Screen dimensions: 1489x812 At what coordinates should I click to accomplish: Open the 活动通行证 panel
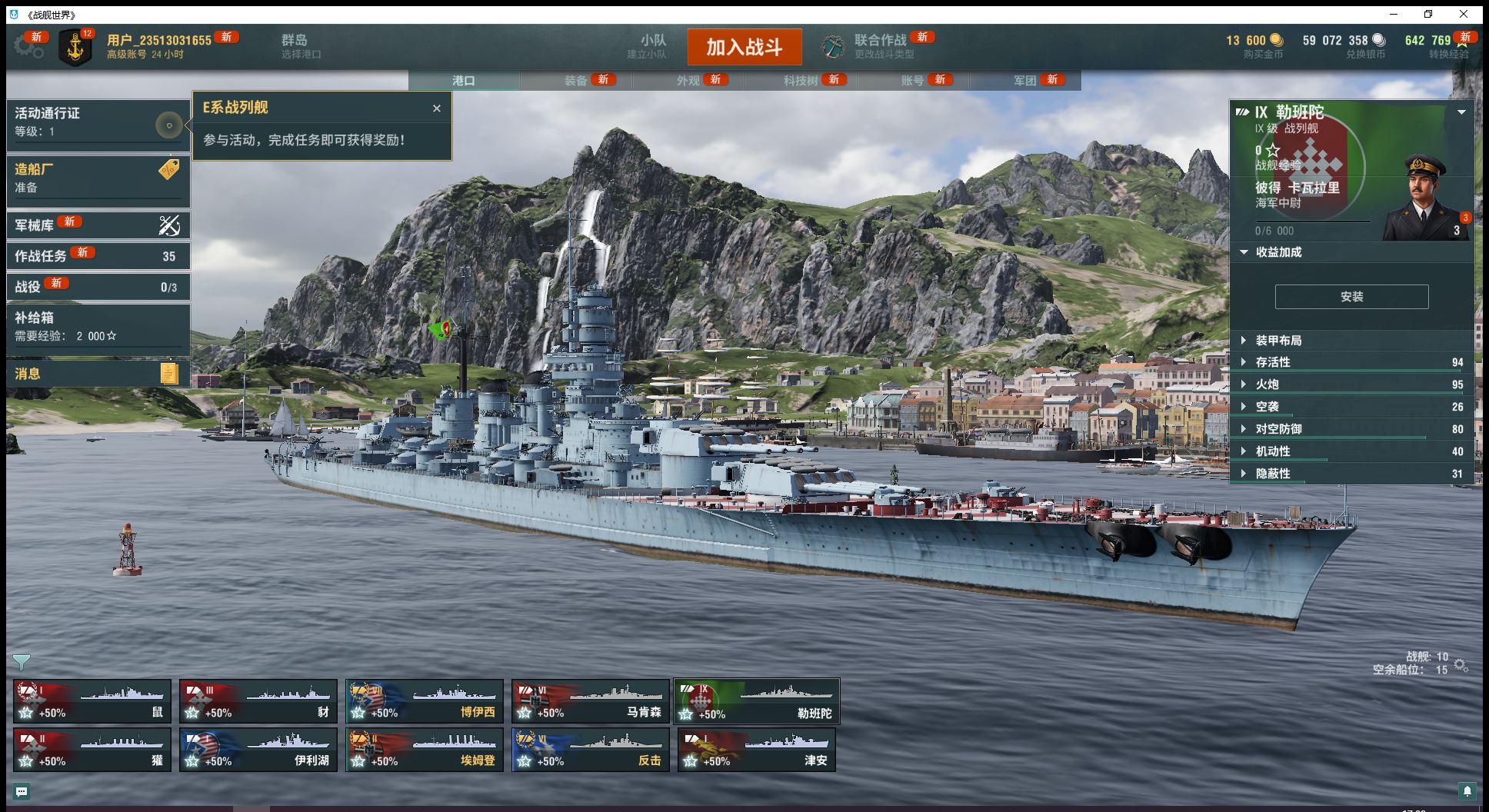(x=98, y=121)
